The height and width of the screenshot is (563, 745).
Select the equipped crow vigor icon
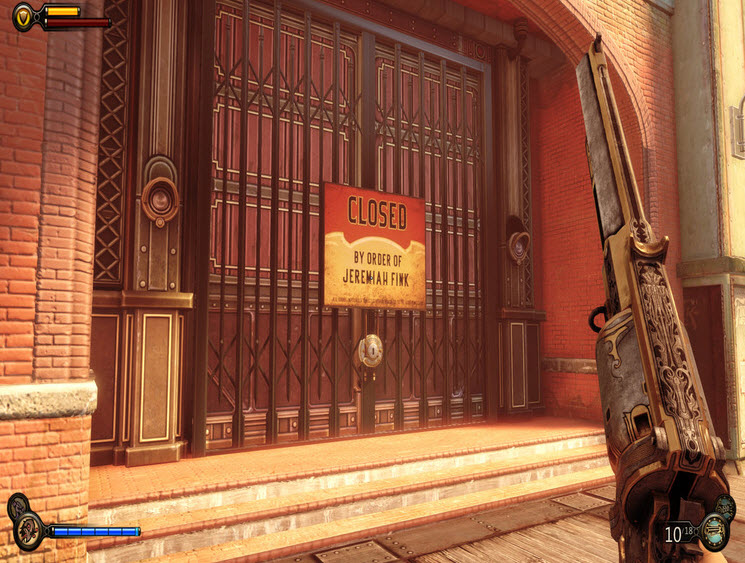pyautogui.click(x=28, y=531)
